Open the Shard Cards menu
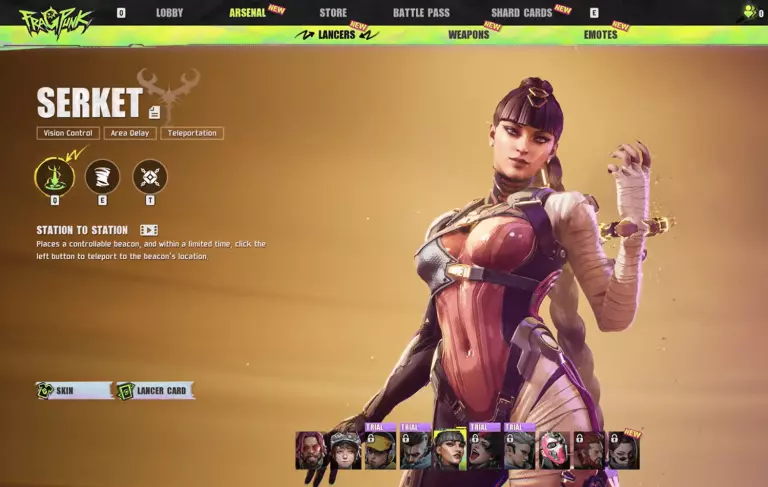 [x=521, y=13]
